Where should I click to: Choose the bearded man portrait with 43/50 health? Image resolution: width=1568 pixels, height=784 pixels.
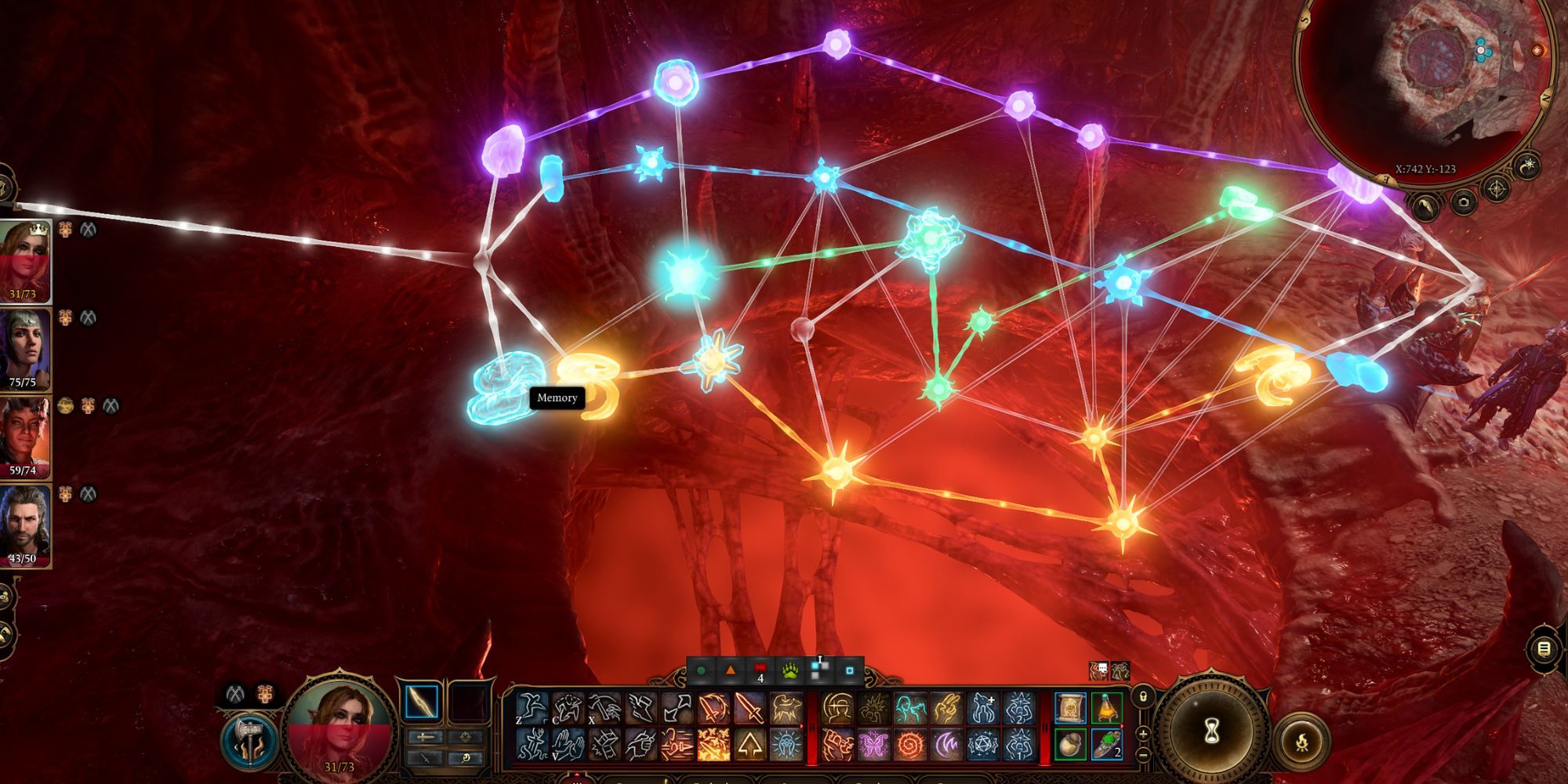(x=24, y=524)
